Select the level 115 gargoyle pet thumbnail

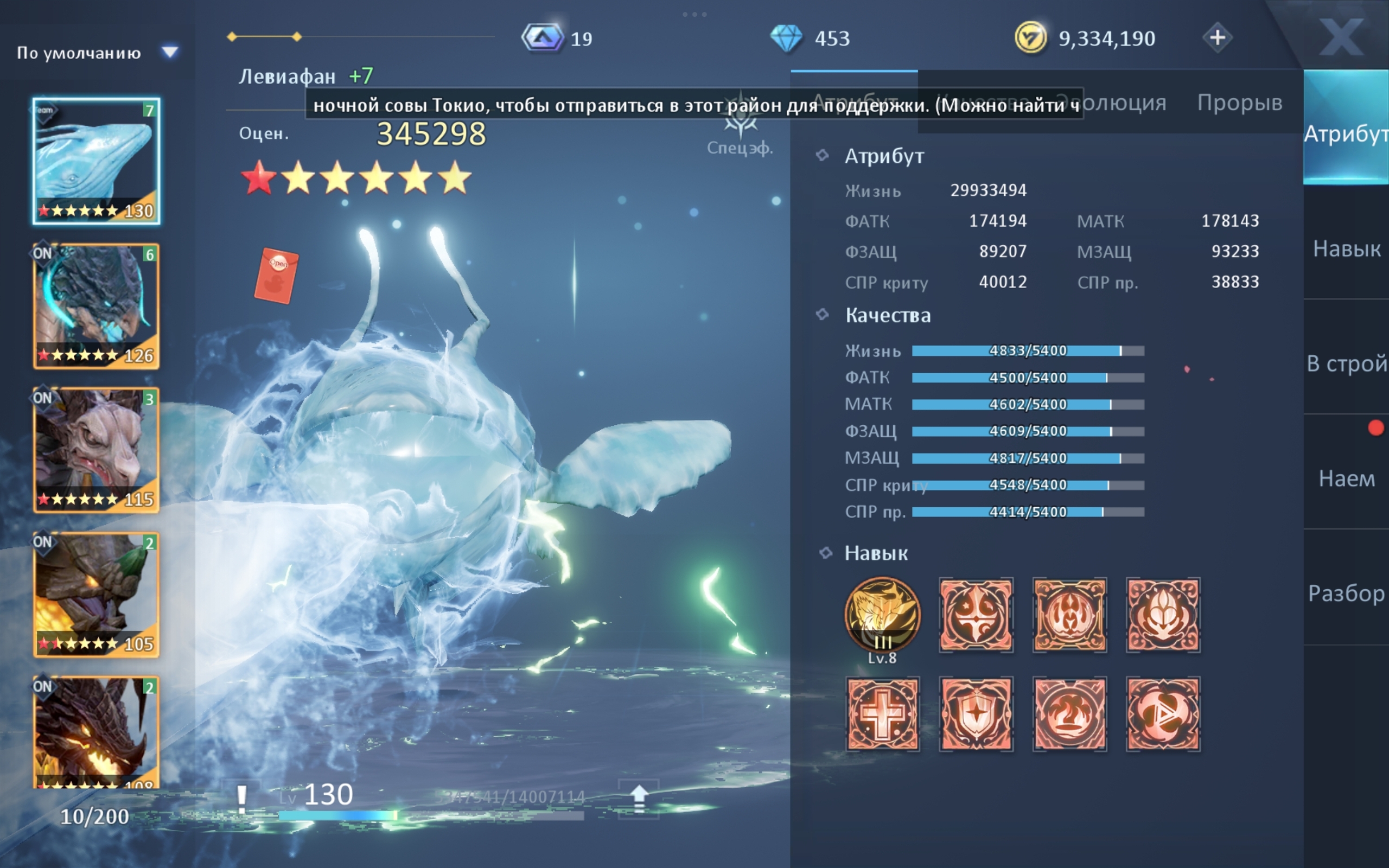coord(96,450)
